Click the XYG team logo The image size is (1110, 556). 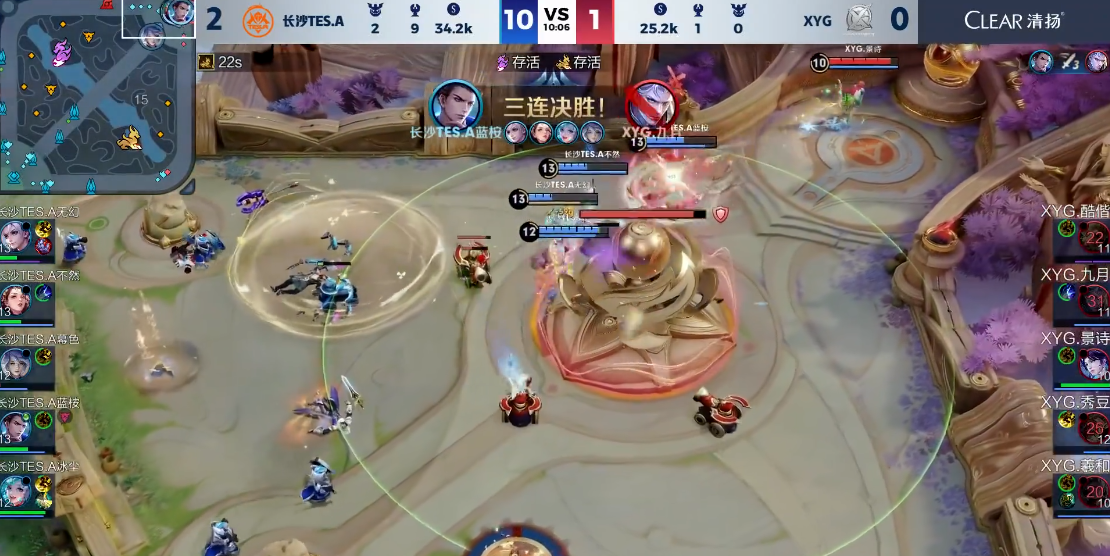pos(859,20)
